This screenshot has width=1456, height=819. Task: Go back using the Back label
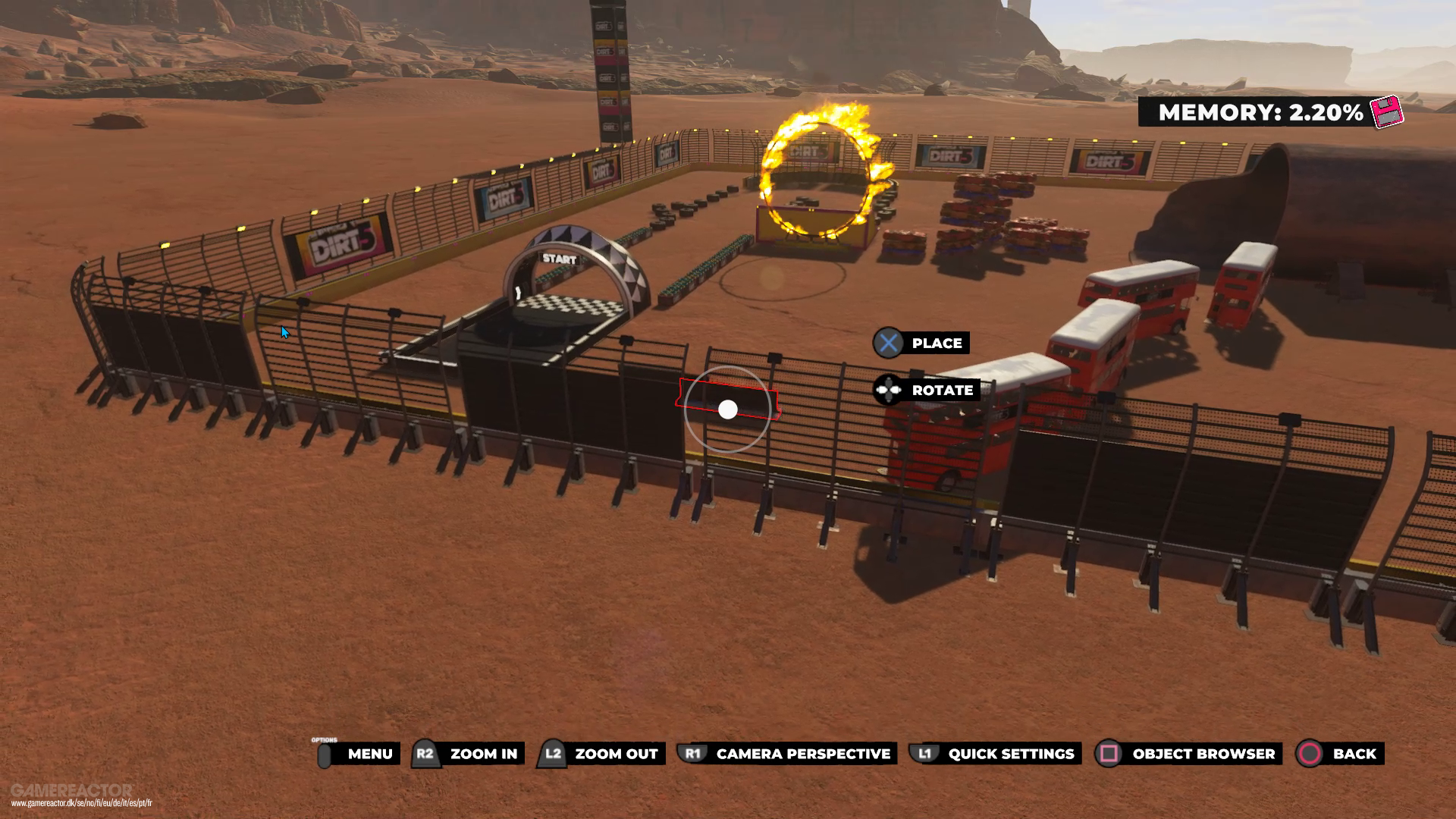coord(1354,754)
